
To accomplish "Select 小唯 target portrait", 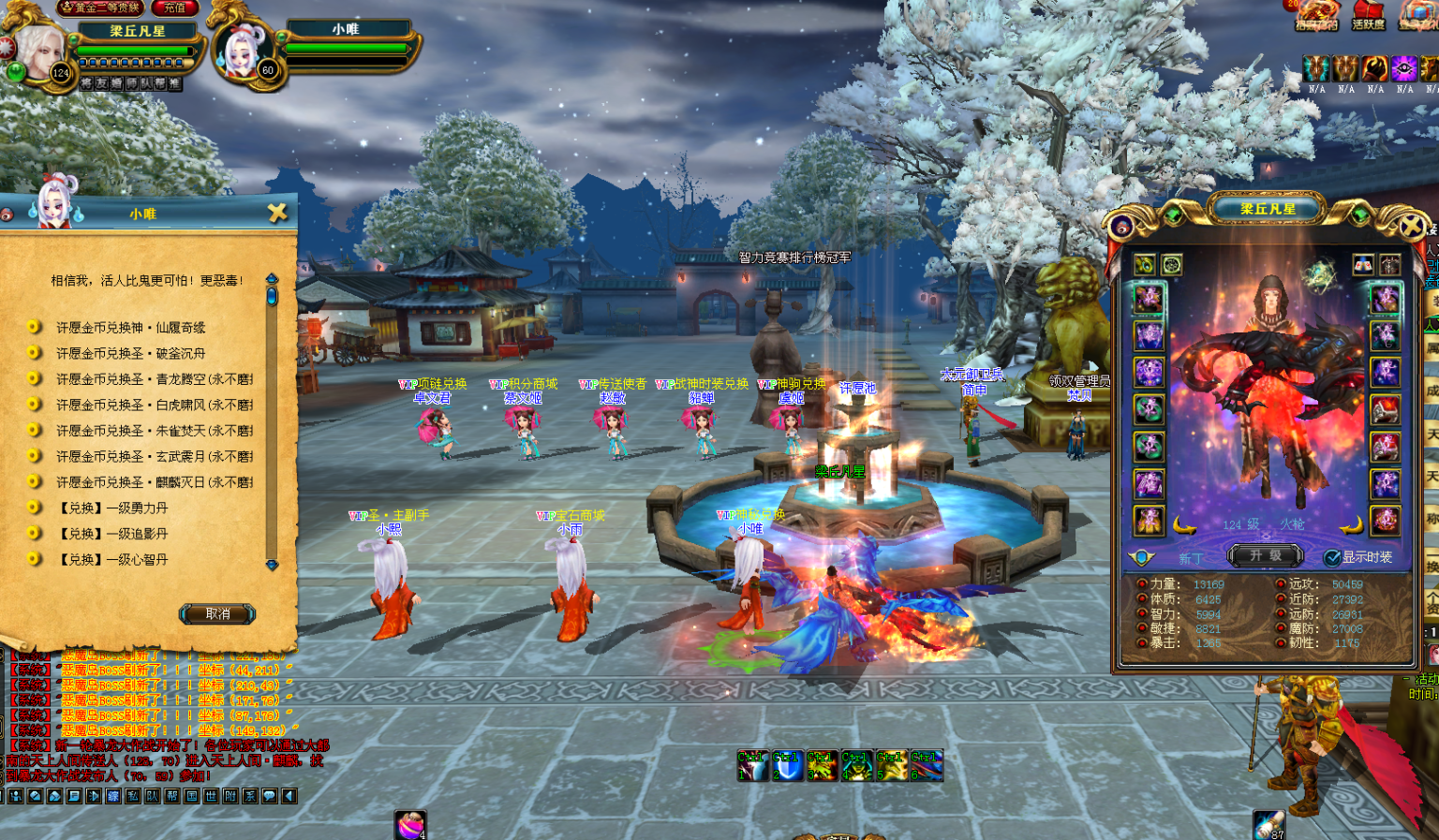I will (245, 52).
